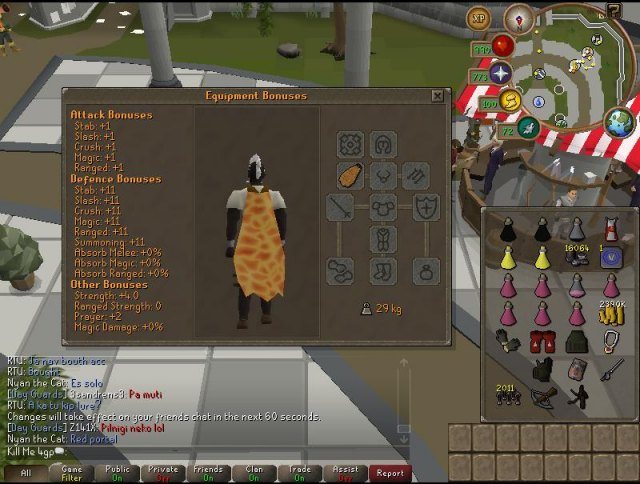Viewport: 640px width, 484px height.
Task: Click the red Report button
Action: [390, 473]
